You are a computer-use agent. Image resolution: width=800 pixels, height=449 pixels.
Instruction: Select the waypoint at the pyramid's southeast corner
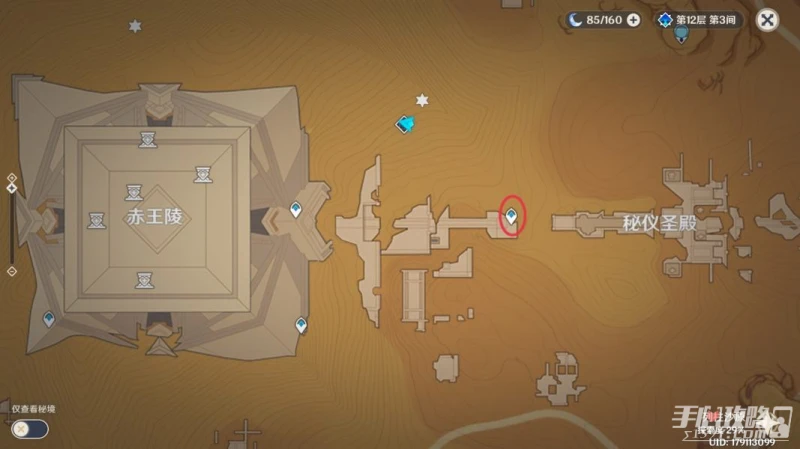pos(301,325)
